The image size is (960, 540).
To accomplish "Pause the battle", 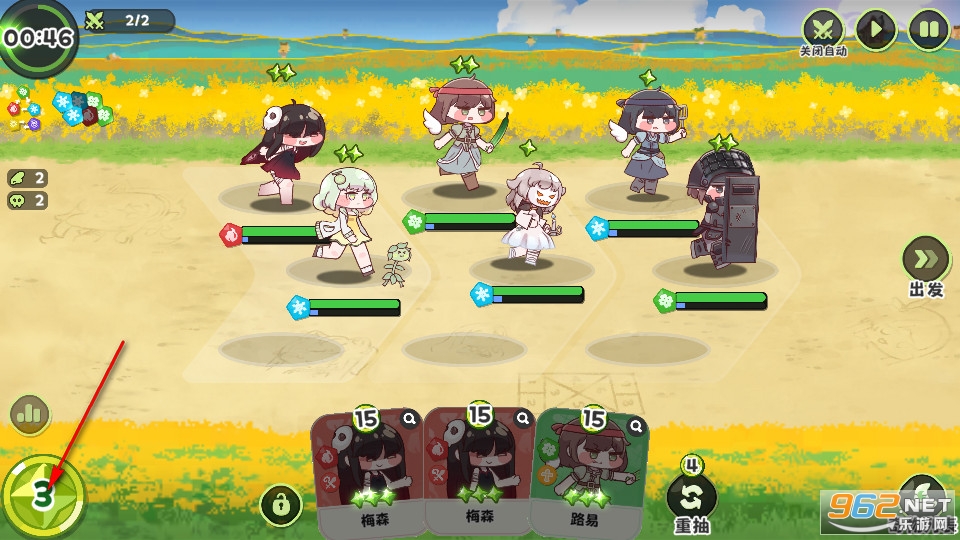I will click(929, 30).
